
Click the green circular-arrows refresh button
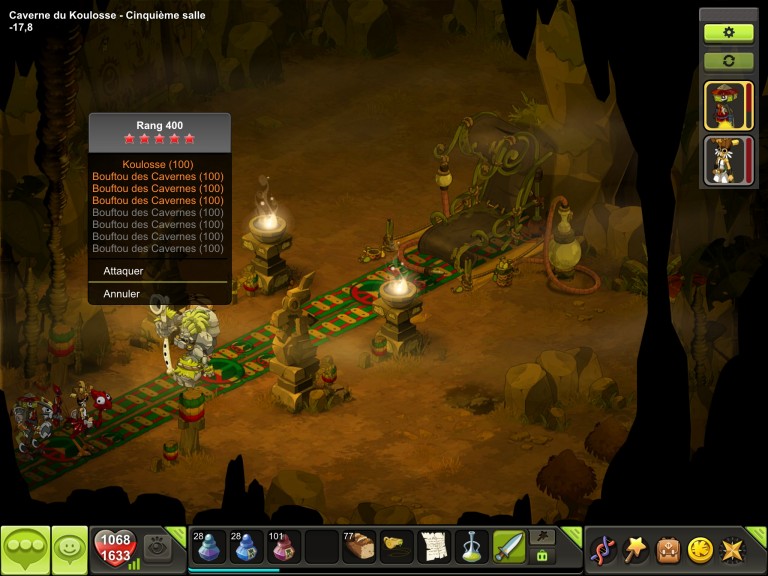point(728,61)
